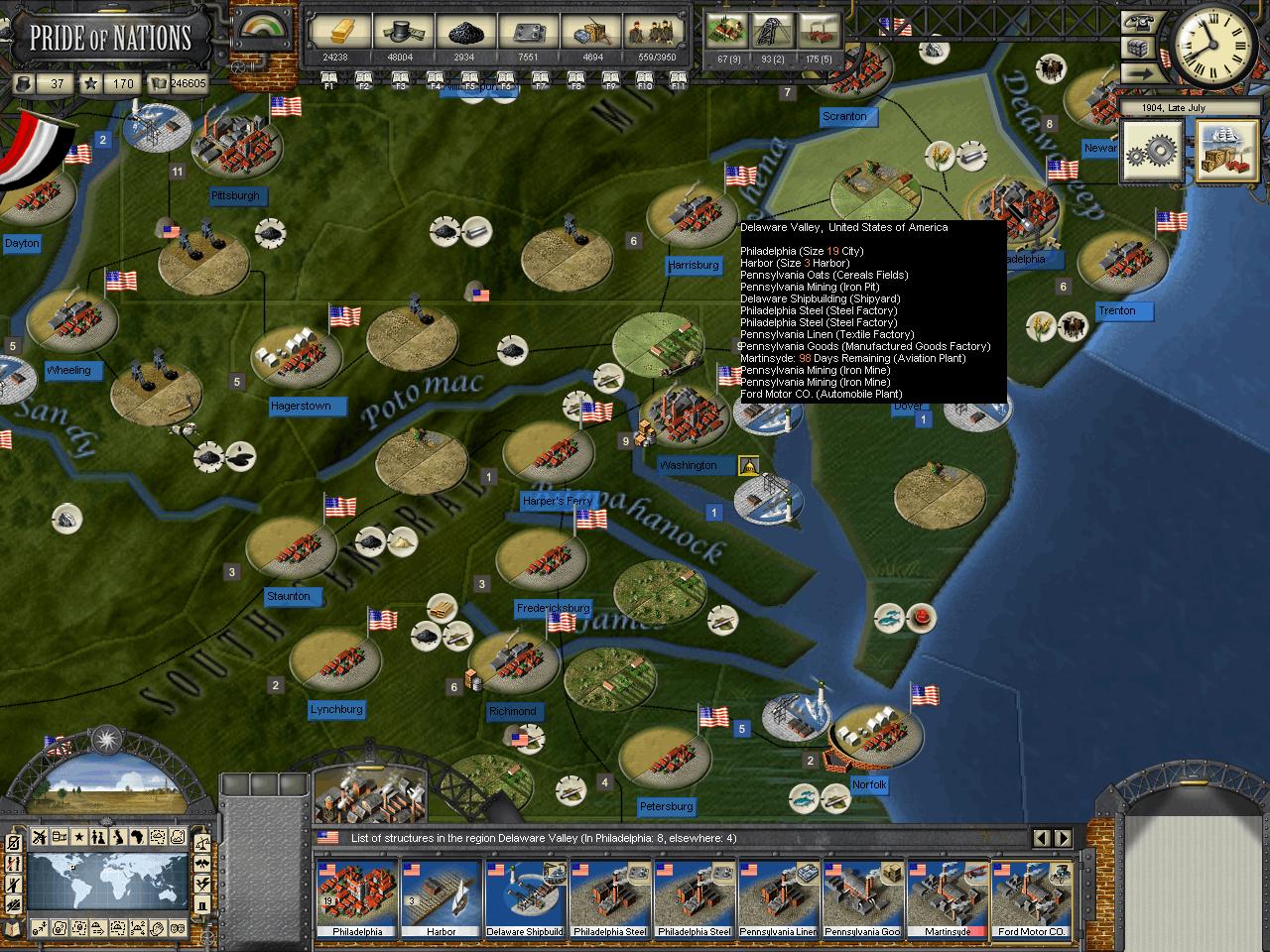
Task: Open the gears production mode button
Action: pos(1151,152)
